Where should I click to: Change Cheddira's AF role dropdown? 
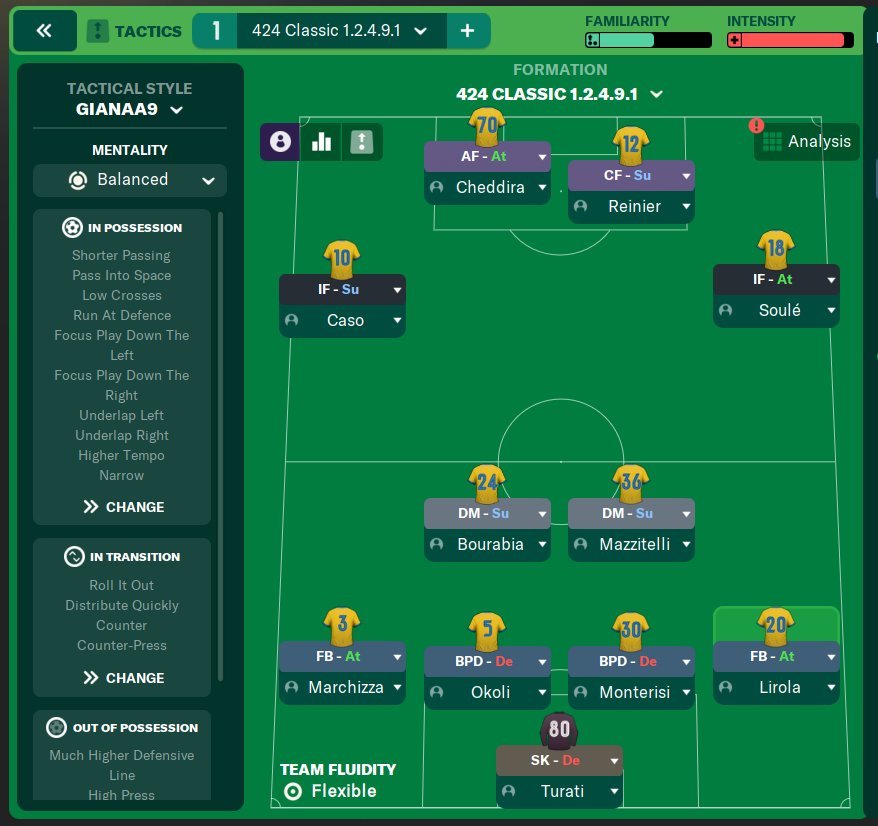tap(542, 157)
